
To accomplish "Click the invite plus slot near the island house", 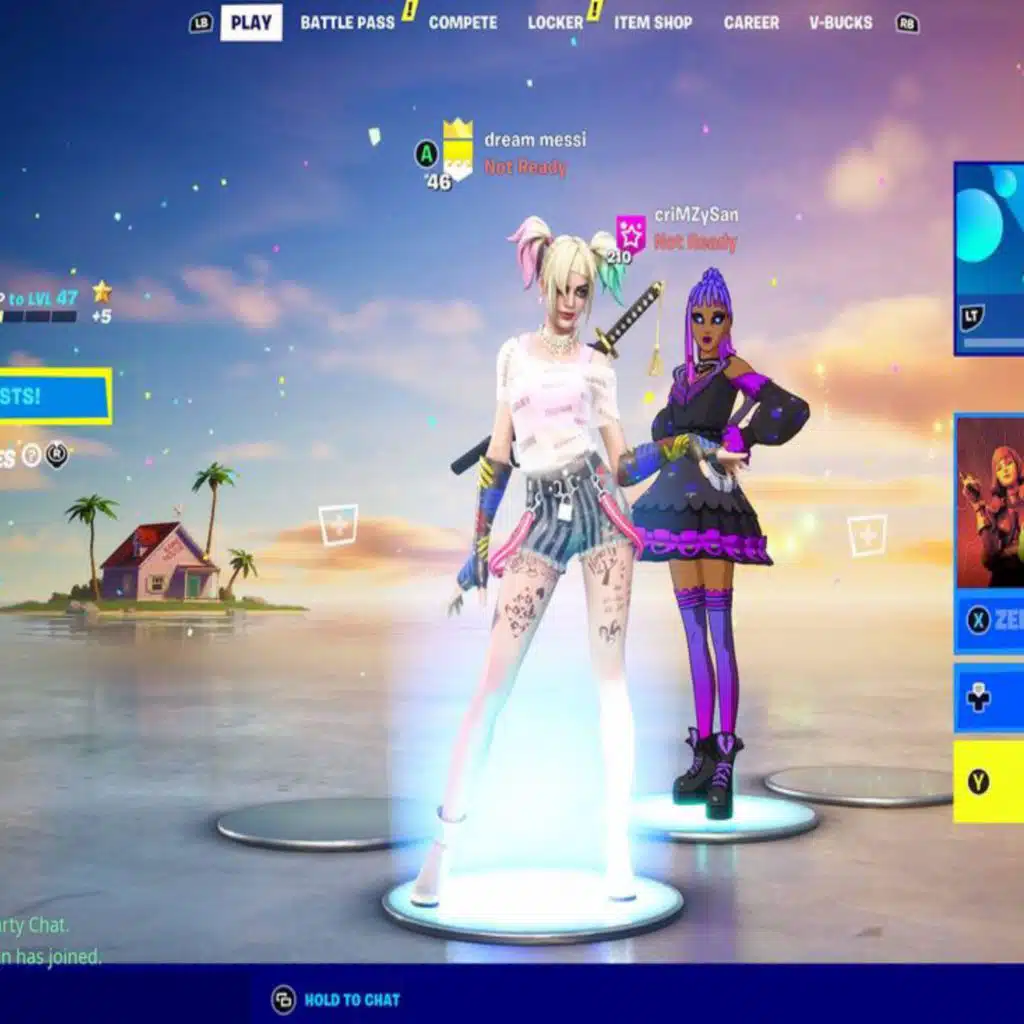I will [x=338, y=525].
